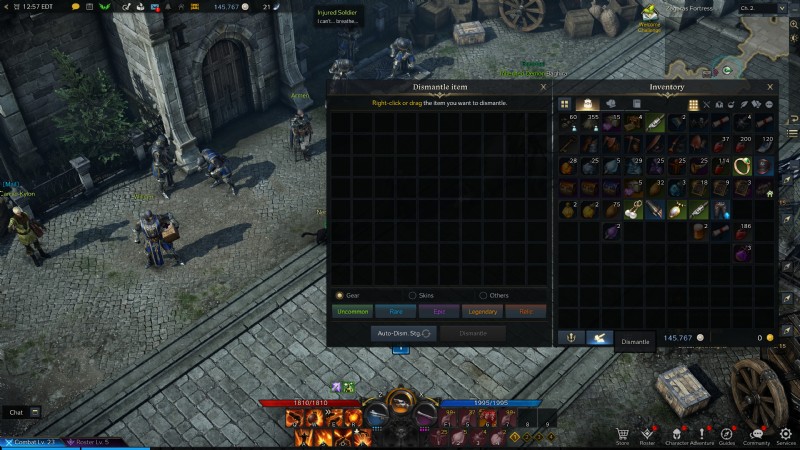Click the grayed Dismantle confirm button
The image size is (800, 450).
pos(472,333)
